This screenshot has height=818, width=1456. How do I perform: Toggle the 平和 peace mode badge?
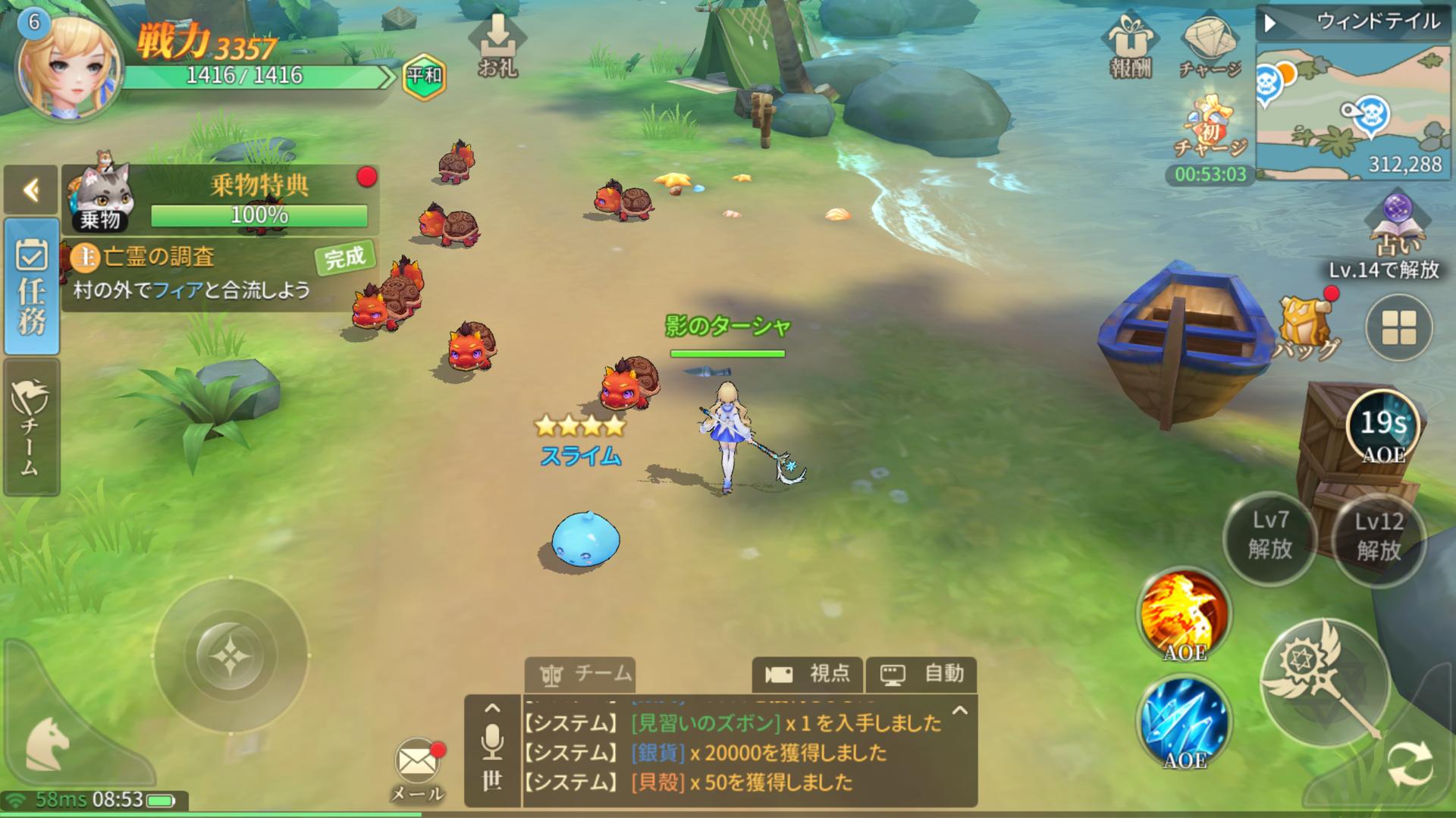[424, 77]
